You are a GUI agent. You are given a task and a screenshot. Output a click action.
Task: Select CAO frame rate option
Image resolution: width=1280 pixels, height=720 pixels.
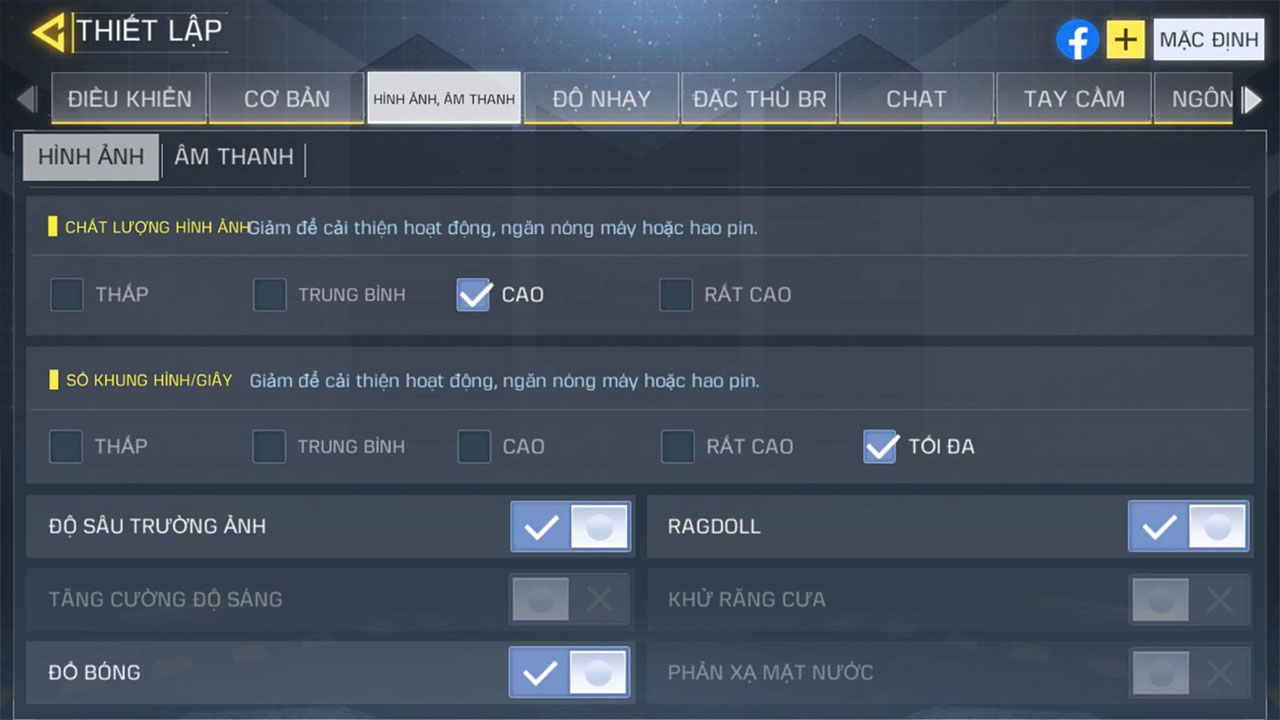(473, 446)
